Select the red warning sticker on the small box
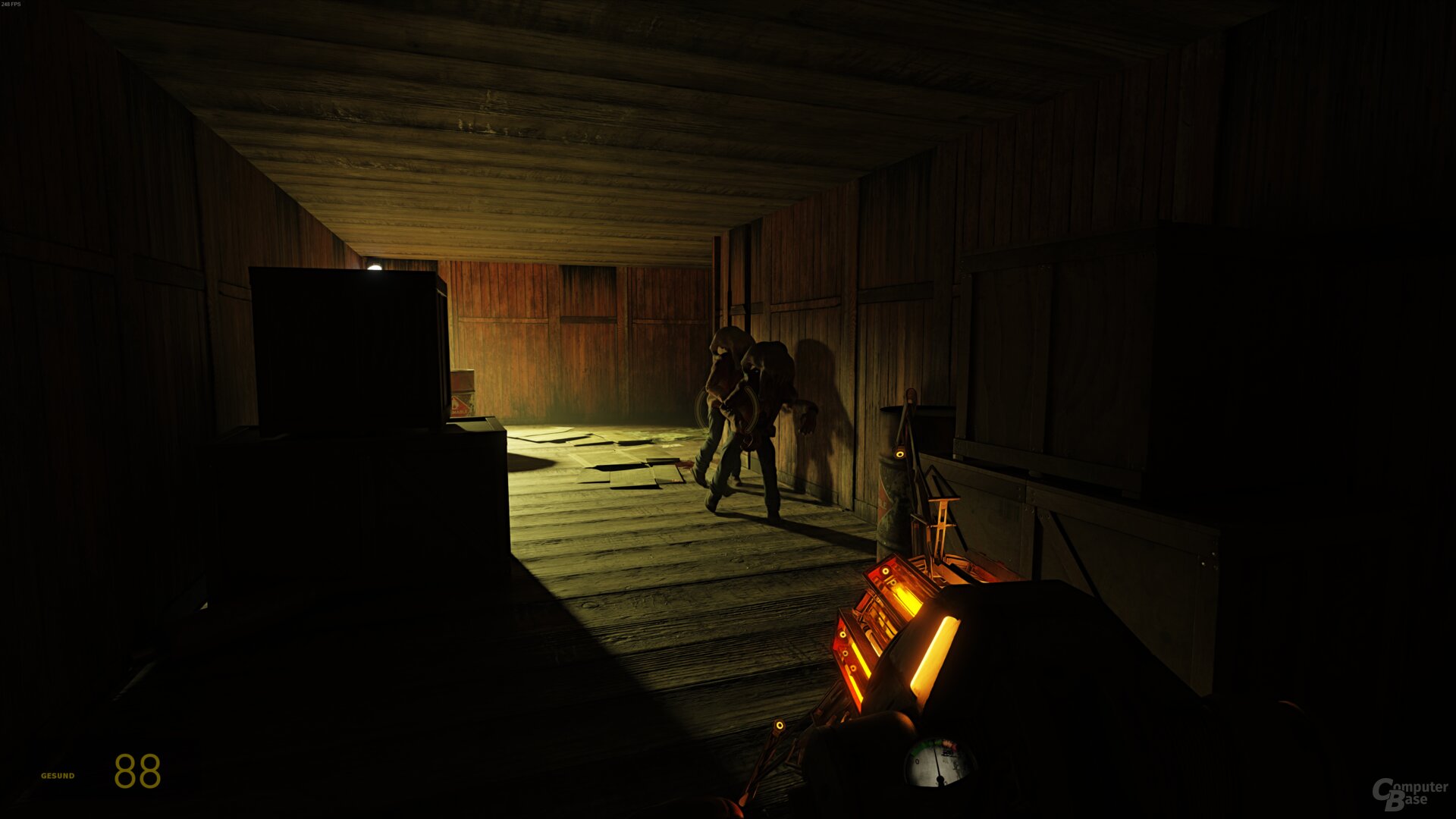1456x819 pixels. (460, 407)
